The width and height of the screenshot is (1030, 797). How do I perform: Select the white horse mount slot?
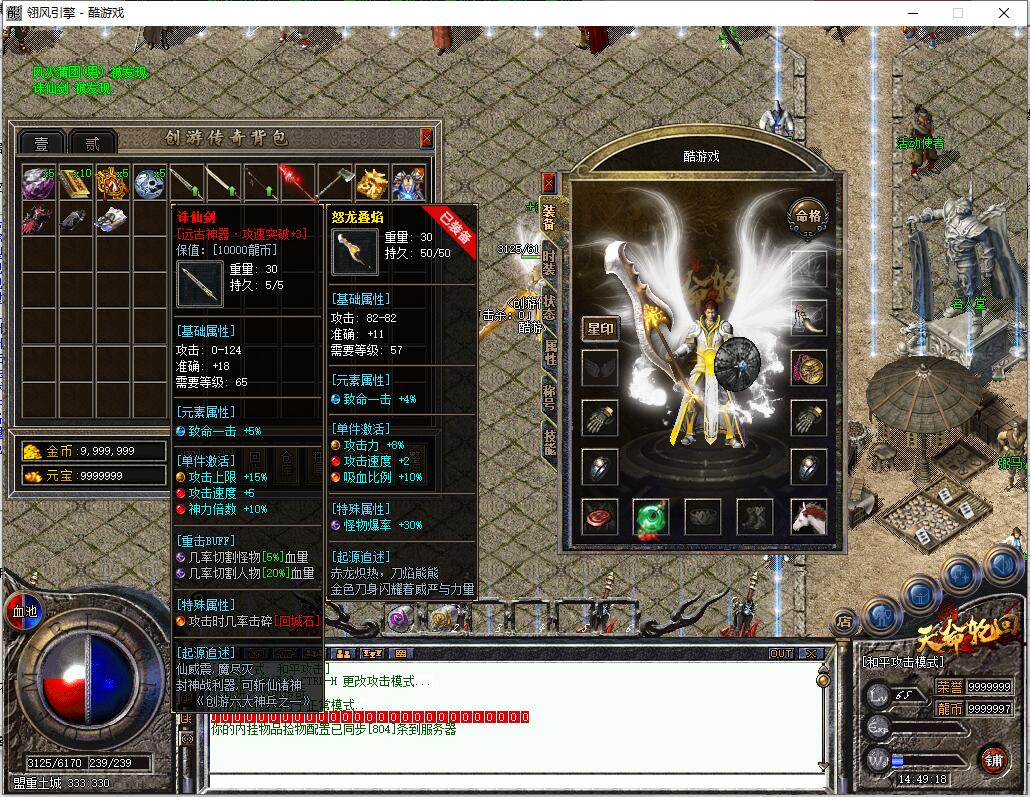pos(809,517)
